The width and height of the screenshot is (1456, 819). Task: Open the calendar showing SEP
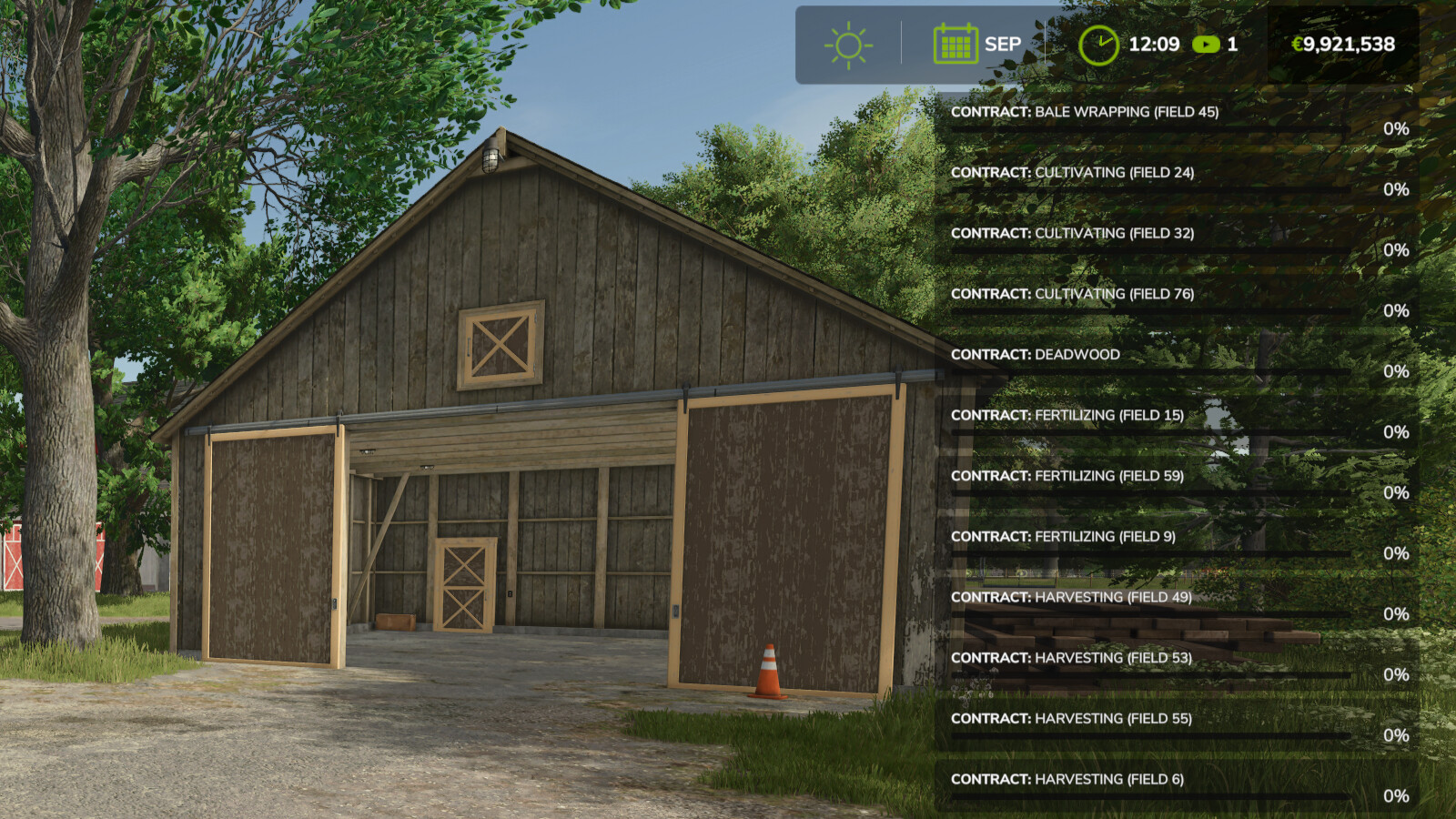point(955,45)
